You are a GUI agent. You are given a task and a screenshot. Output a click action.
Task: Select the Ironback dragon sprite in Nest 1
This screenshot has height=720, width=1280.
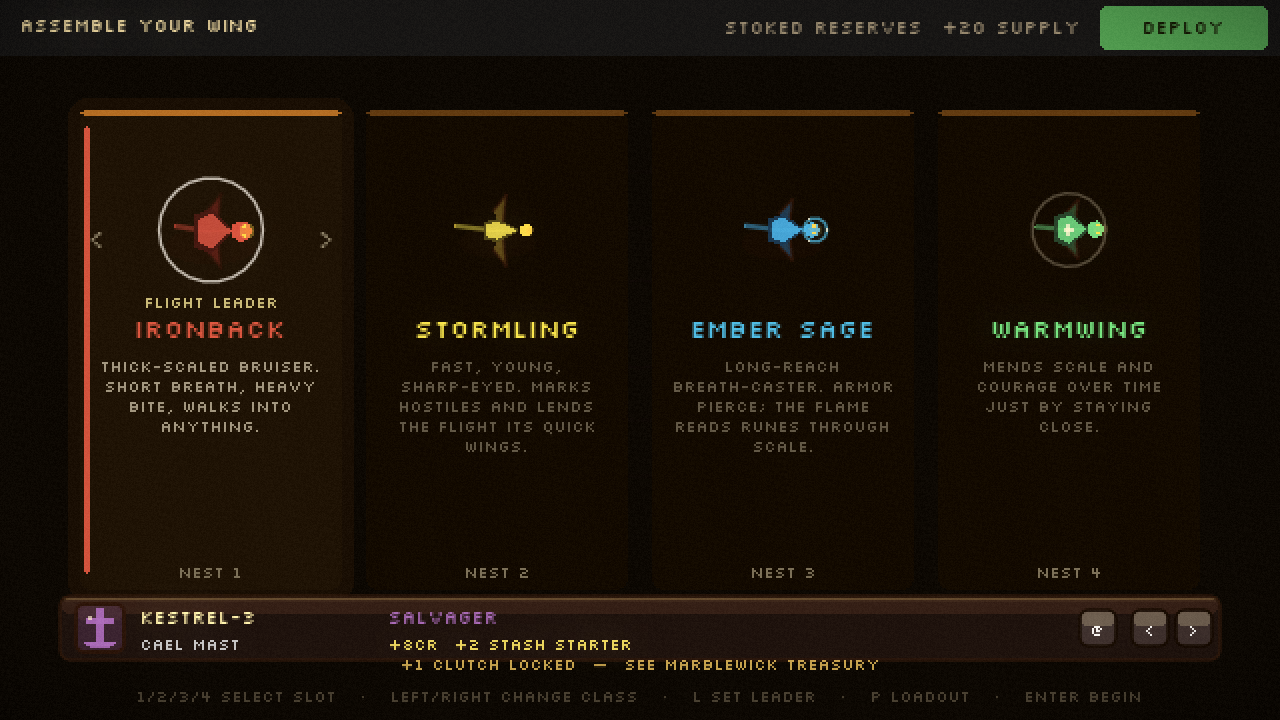(x=211, y=230)
